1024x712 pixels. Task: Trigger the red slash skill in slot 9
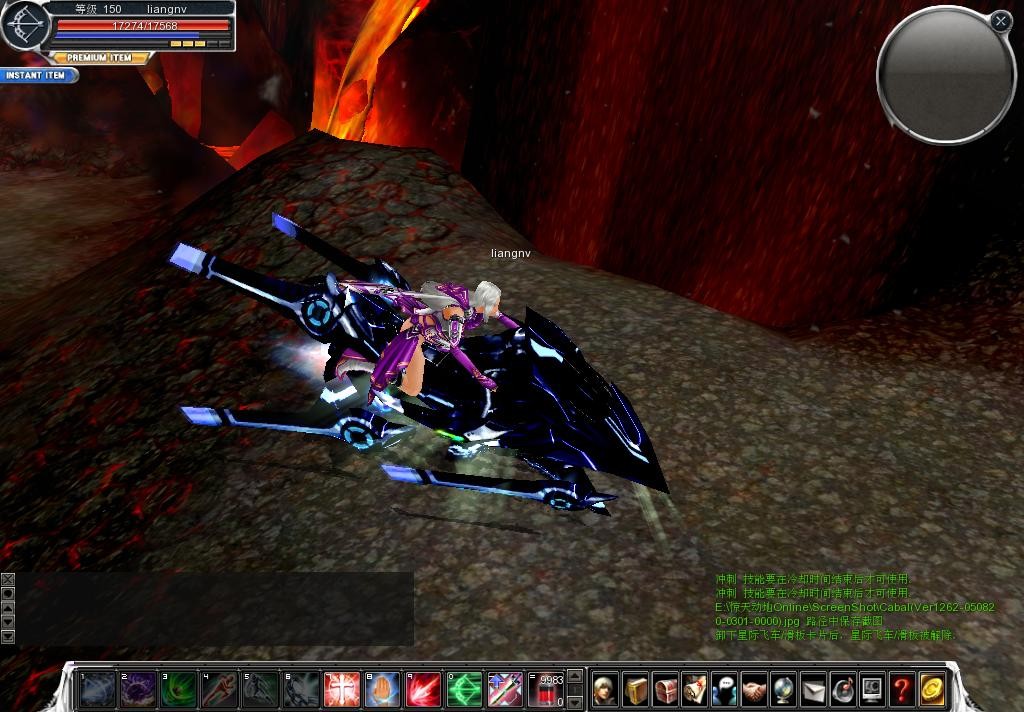pyautogui.click(x=424, y=689)
